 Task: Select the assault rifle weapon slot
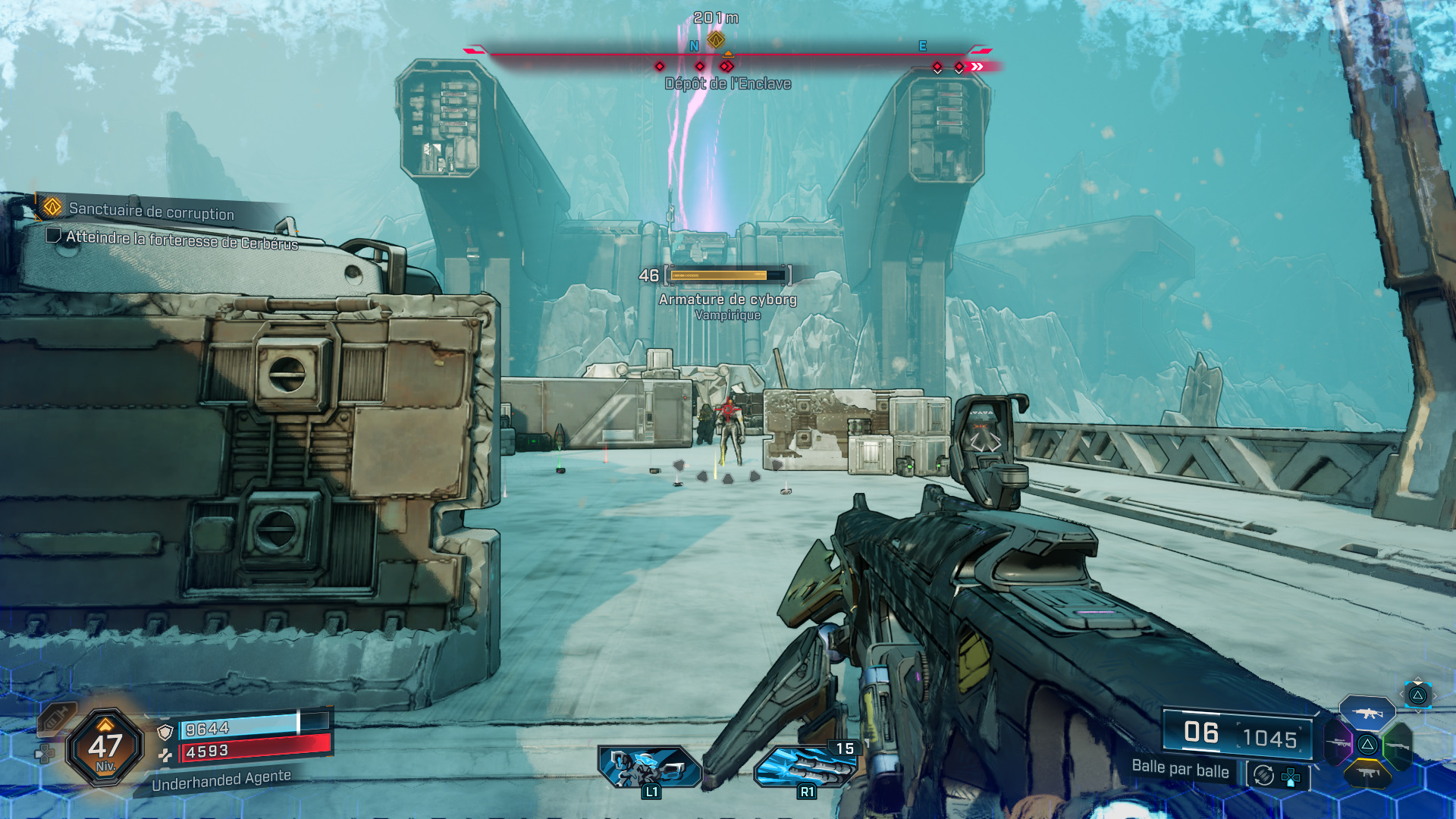point(1367,714)
